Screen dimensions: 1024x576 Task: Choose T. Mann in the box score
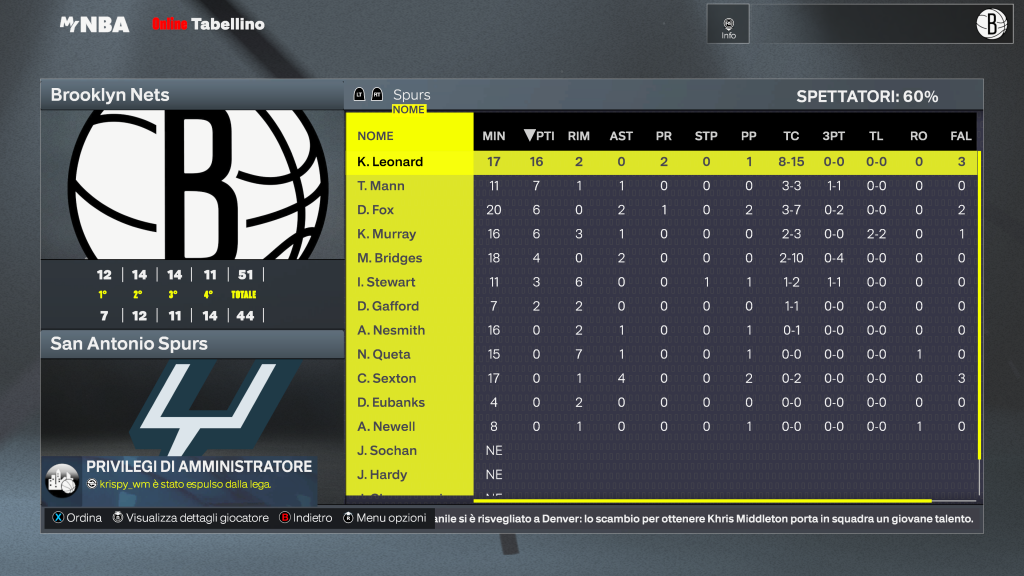click(381, 186)
